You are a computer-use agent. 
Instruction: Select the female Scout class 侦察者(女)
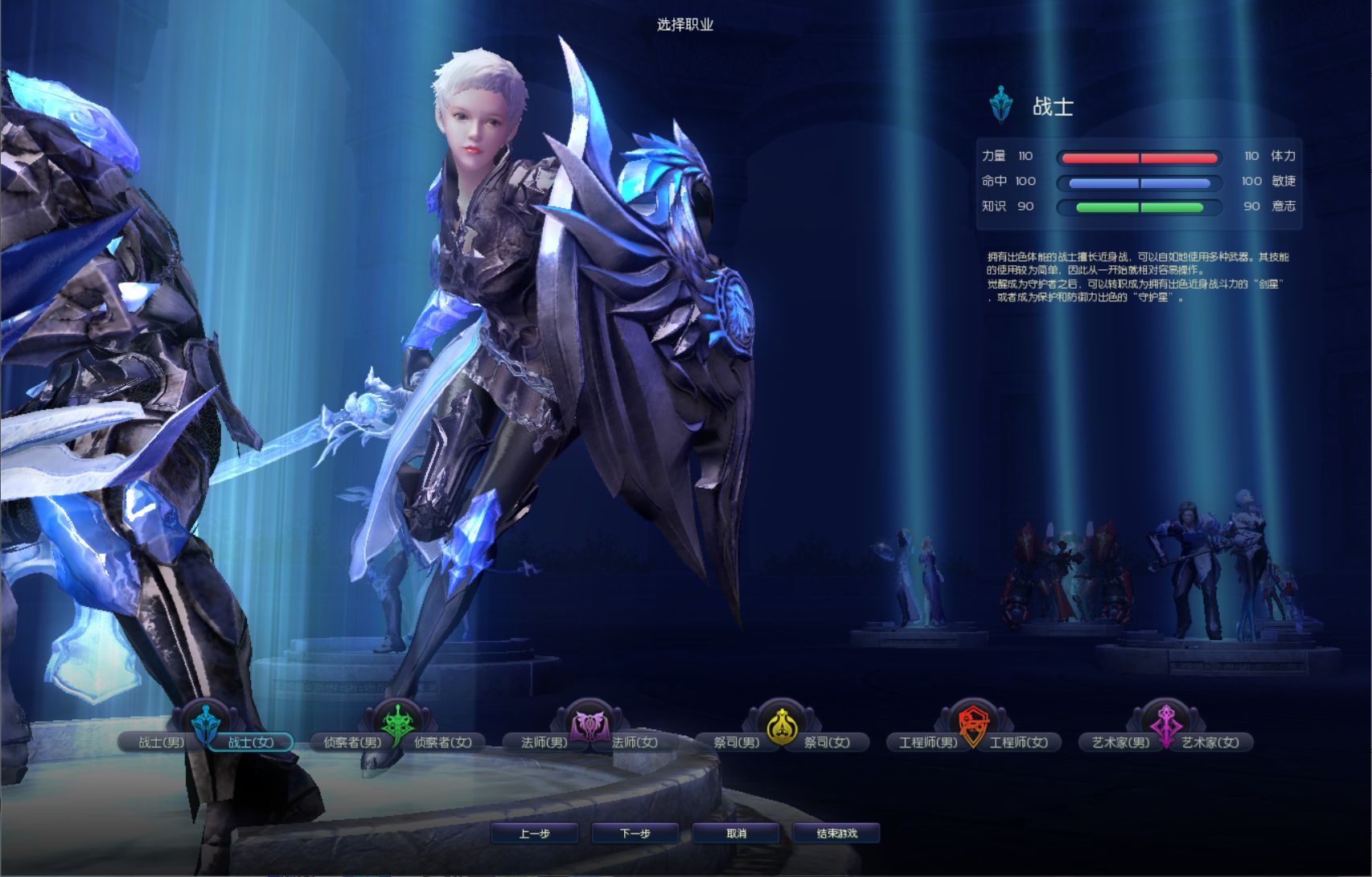pos(443,742)
